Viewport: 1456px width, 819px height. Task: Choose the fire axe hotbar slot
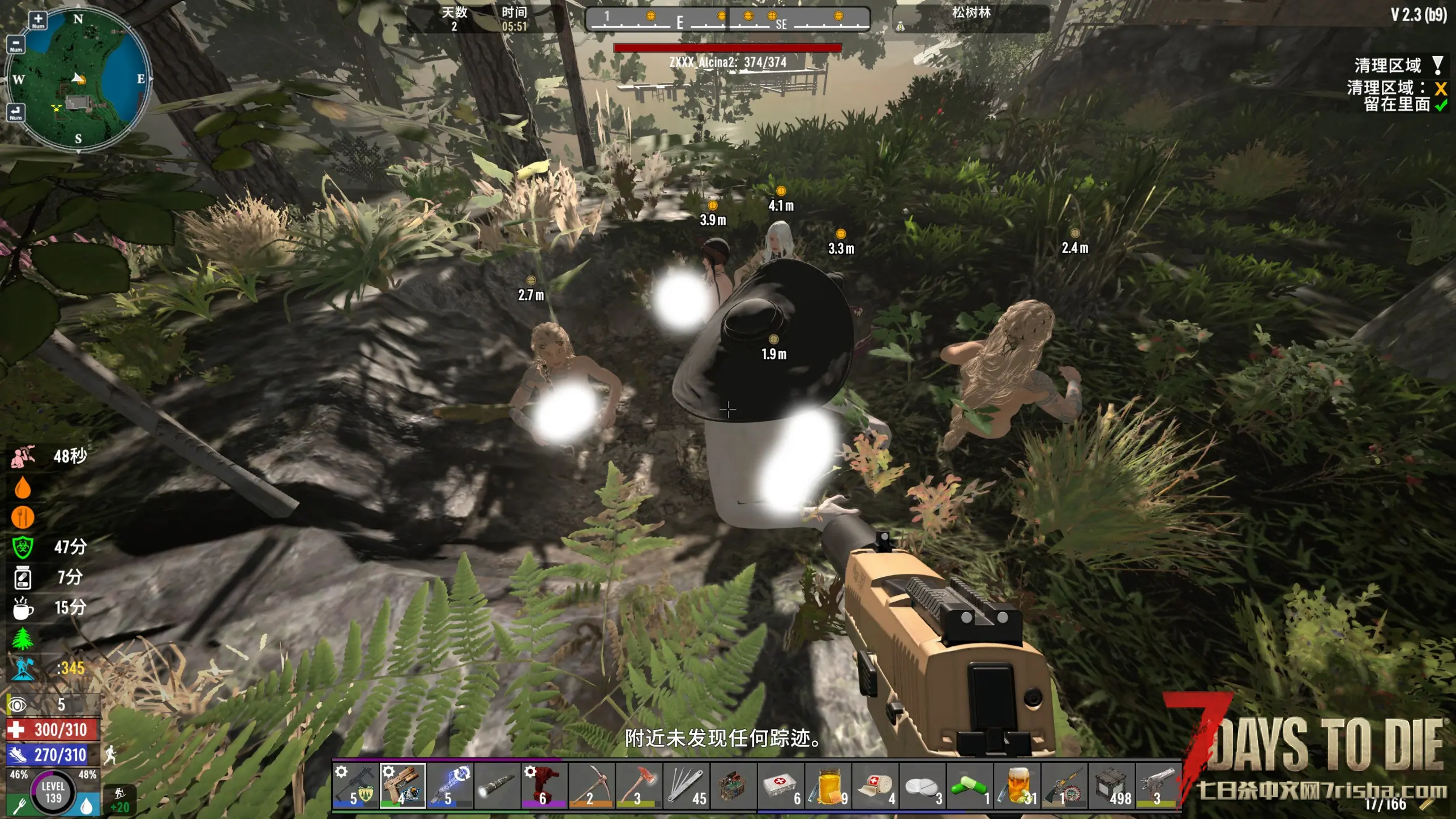[639, 786]
